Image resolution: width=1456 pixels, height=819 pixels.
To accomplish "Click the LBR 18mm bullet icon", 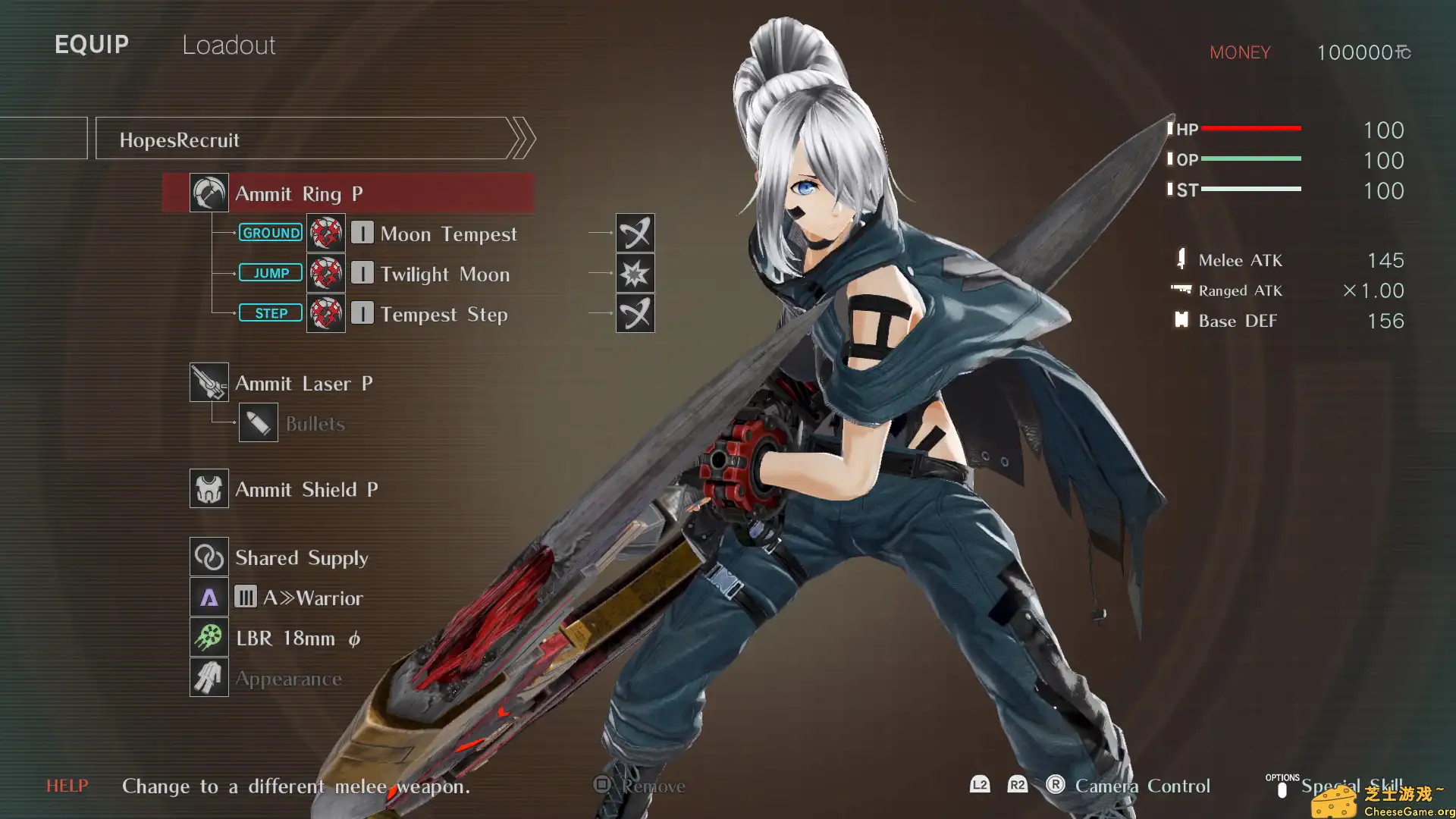I will 209,638.
